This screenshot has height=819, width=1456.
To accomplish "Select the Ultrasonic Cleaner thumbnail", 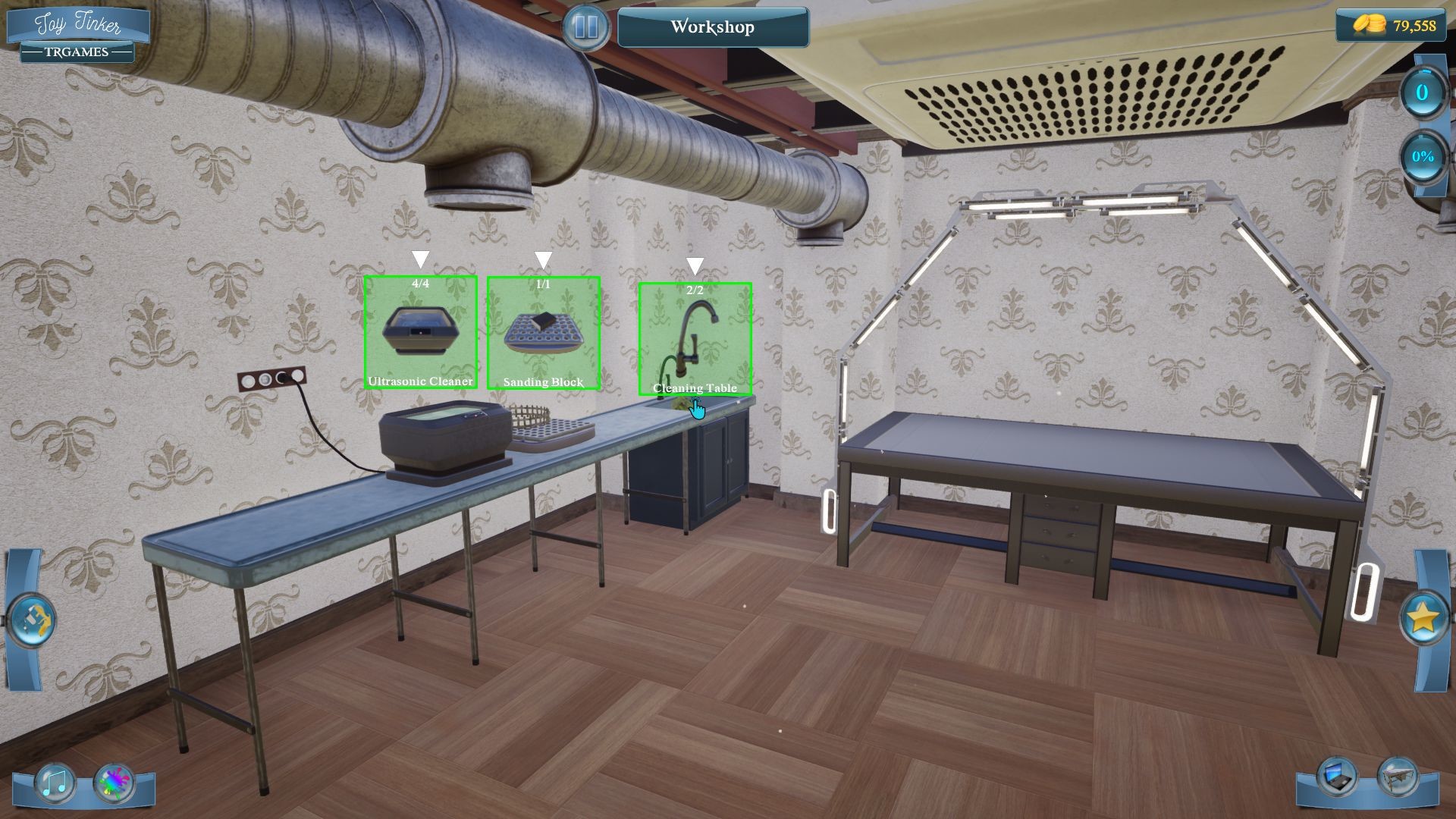I will (420, 332).
